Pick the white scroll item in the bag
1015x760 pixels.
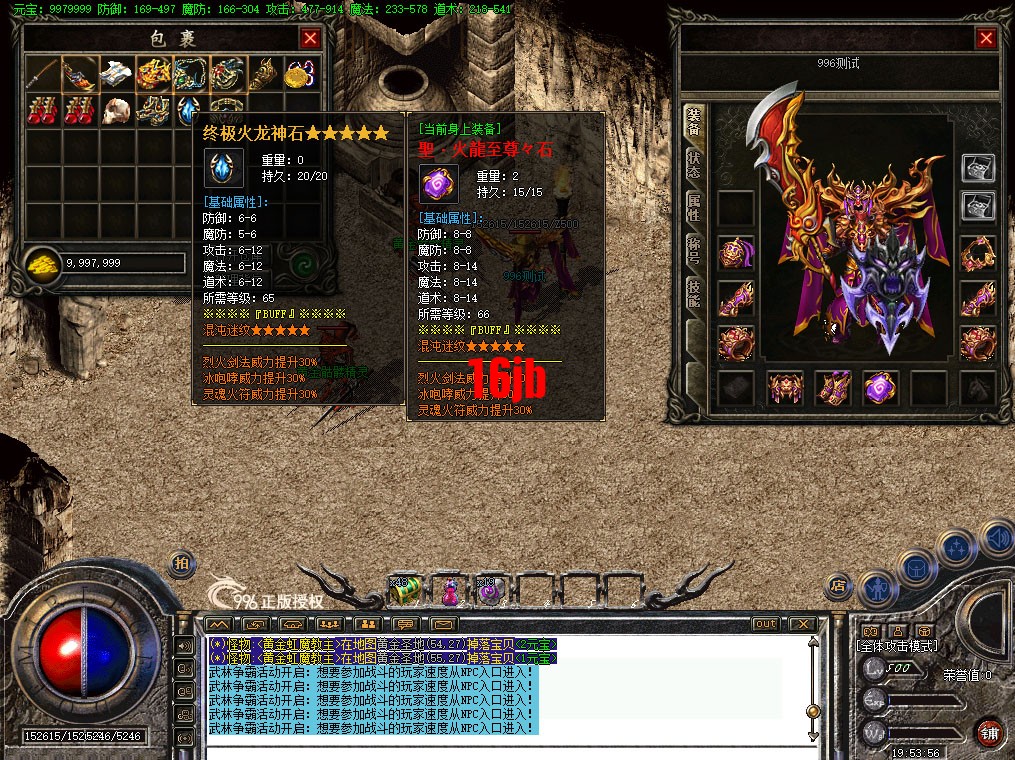tap(116, 73)
